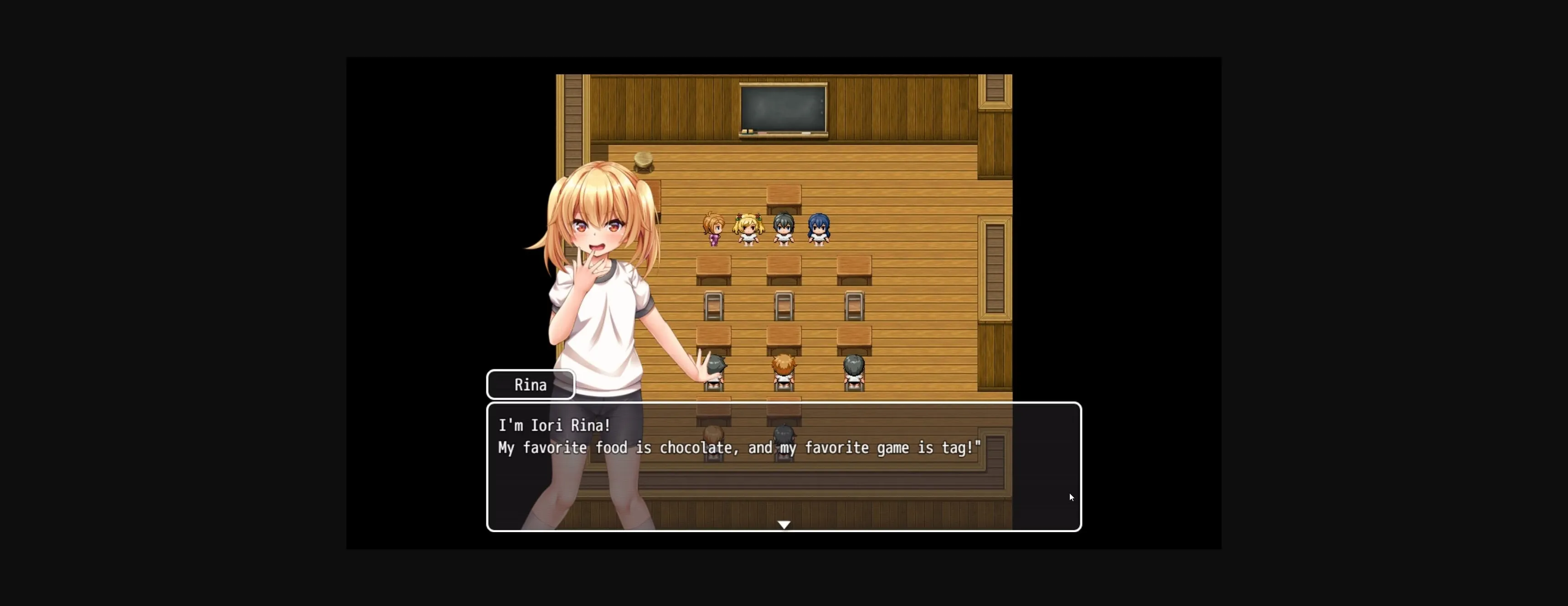Click the word chocolate in Rina's dialogue
The width and height of the screenshot is (1568, 606).
point(697,448)
